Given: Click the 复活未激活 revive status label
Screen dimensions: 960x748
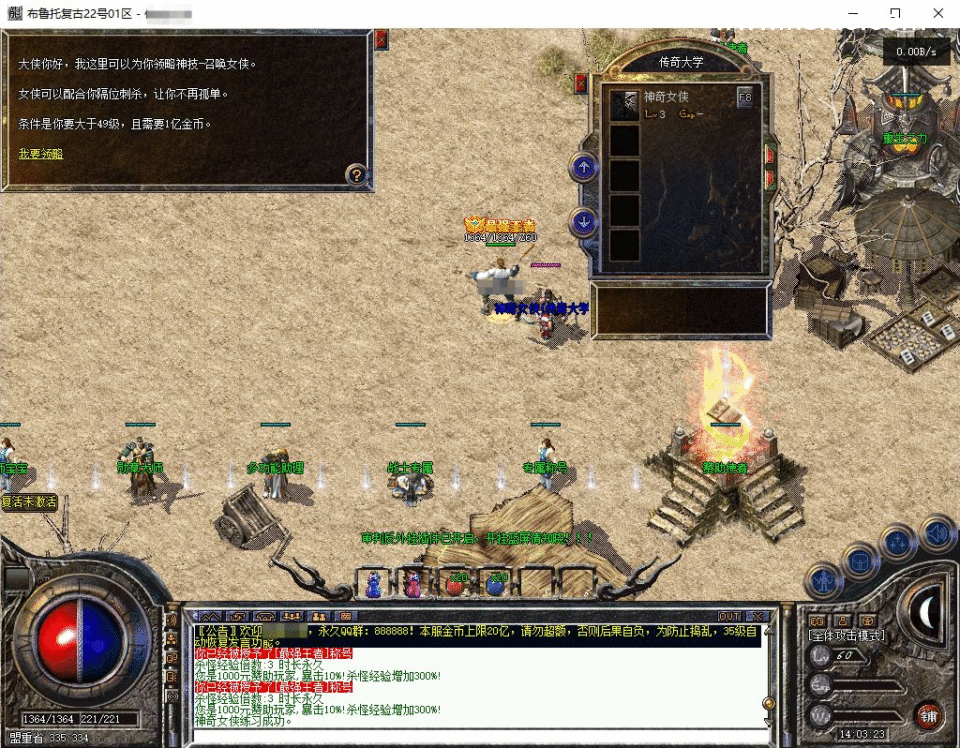Looking at the screenshot, I should pos(29,502).
